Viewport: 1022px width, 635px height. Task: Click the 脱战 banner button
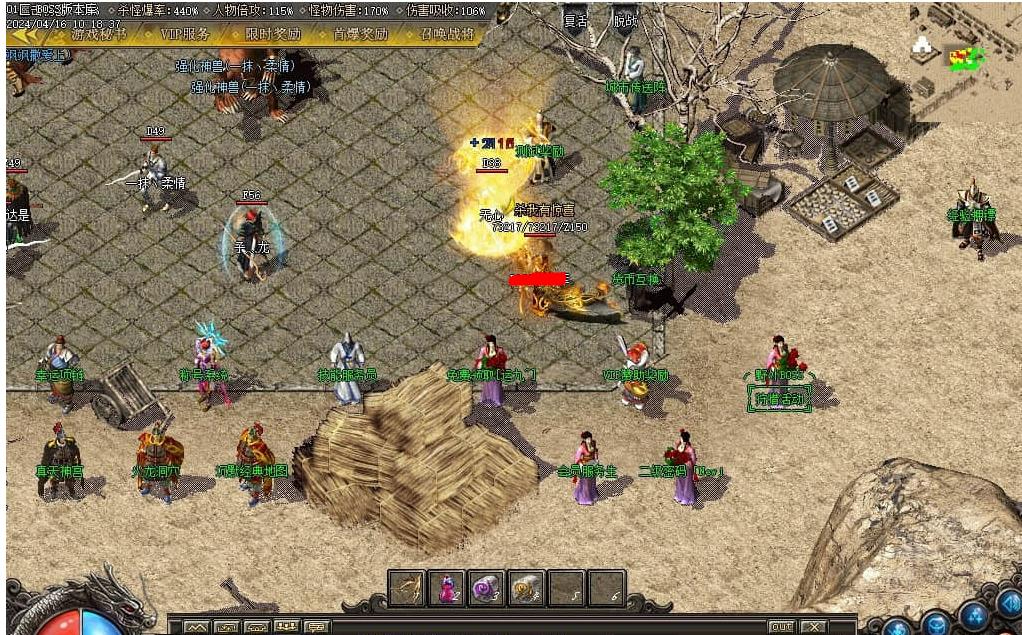[x=625, y=20]
